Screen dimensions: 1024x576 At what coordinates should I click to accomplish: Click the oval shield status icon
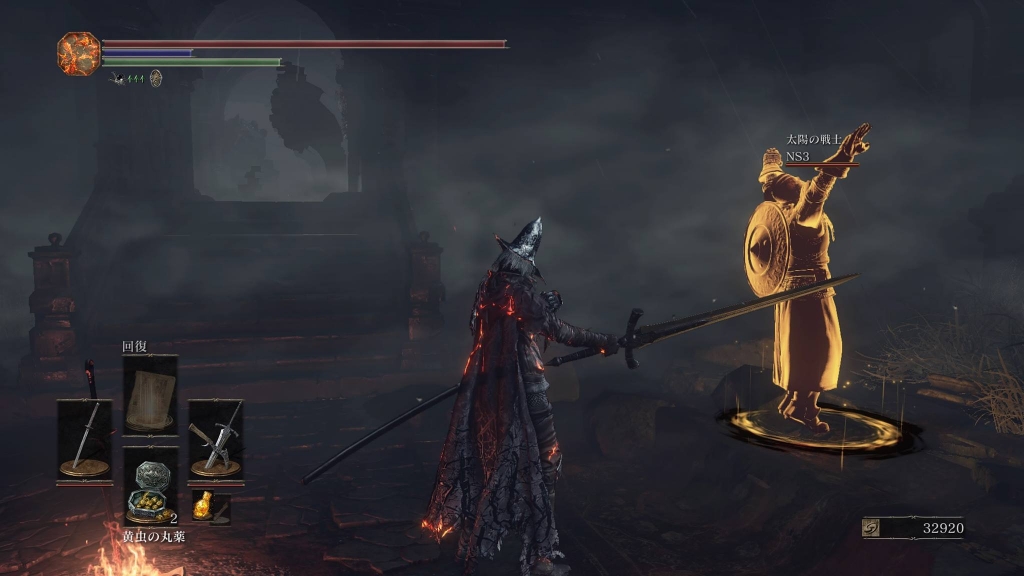[x=156, y=78]
